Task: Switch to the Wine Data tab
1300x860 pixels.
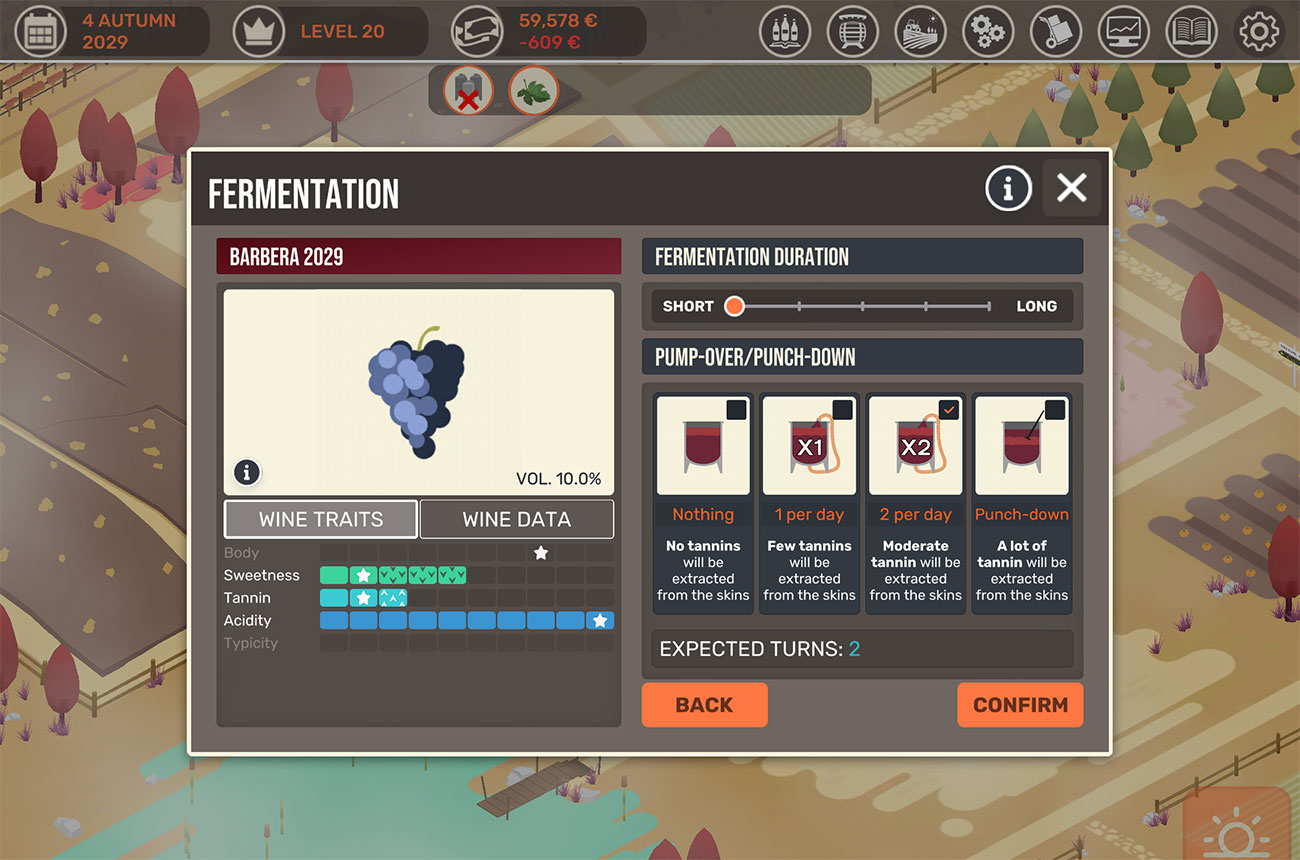Action: 517,519
